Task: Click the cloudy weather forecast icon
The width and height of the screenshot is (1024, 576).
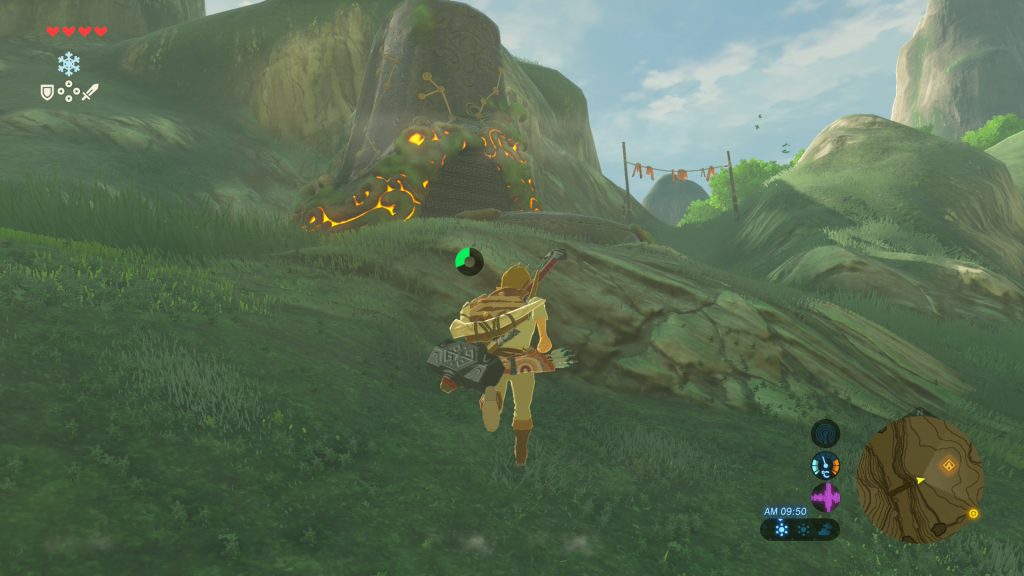Action: pyautogui.click(x=824, y=530)
